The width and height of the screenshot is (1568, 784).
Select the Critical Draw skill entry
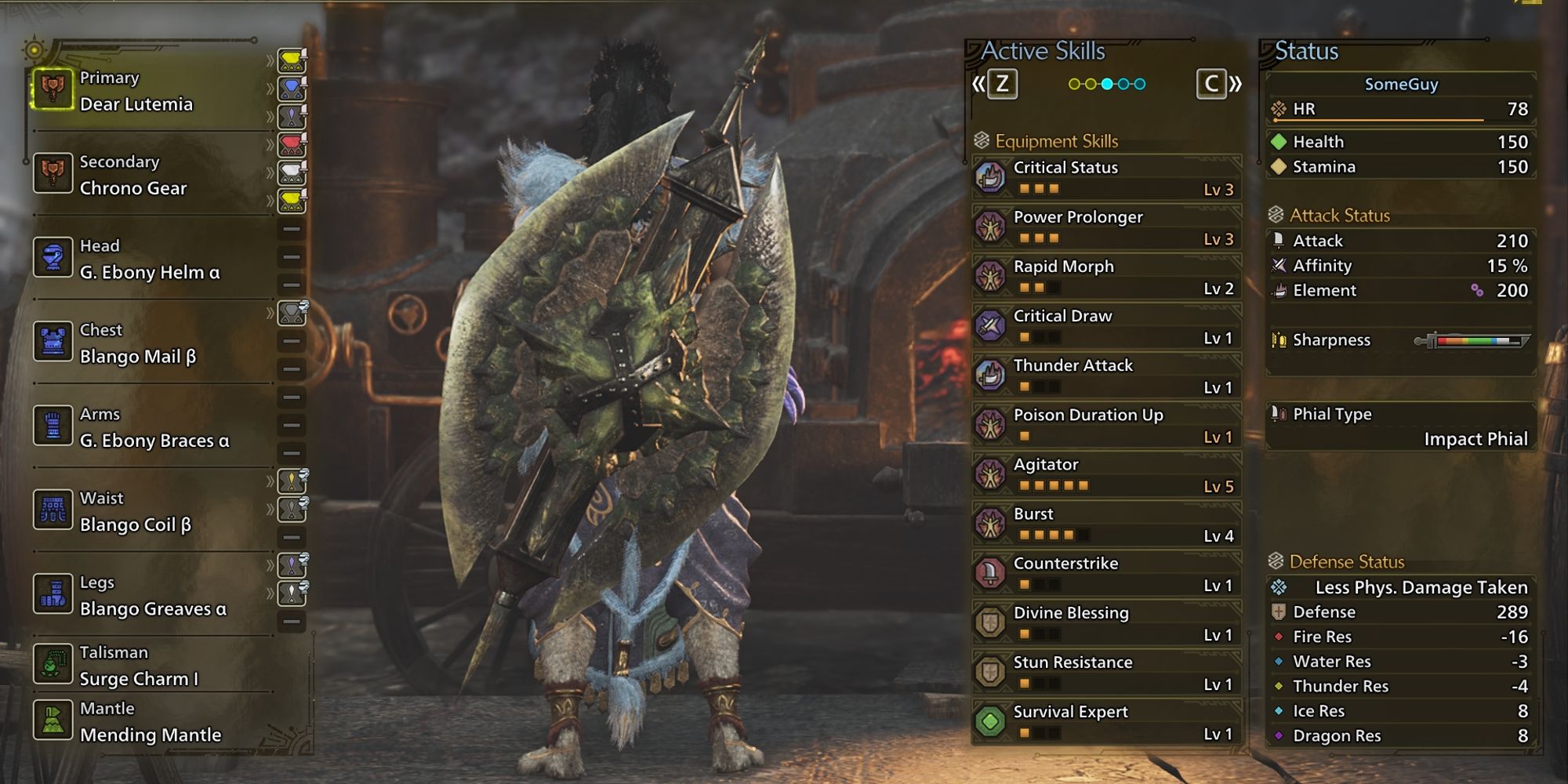[x=1106, y=326]
